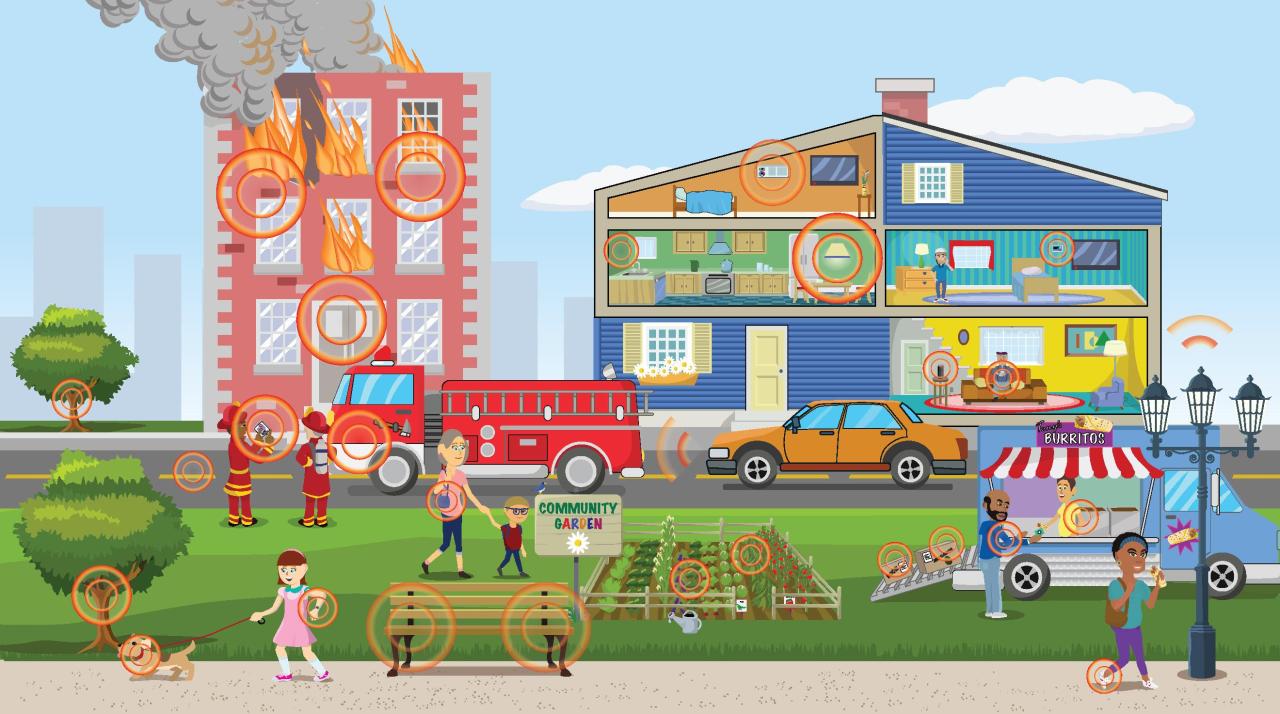
Task: Tap the kitchen ceiling lamp hotspot
Action: (837, 257)
